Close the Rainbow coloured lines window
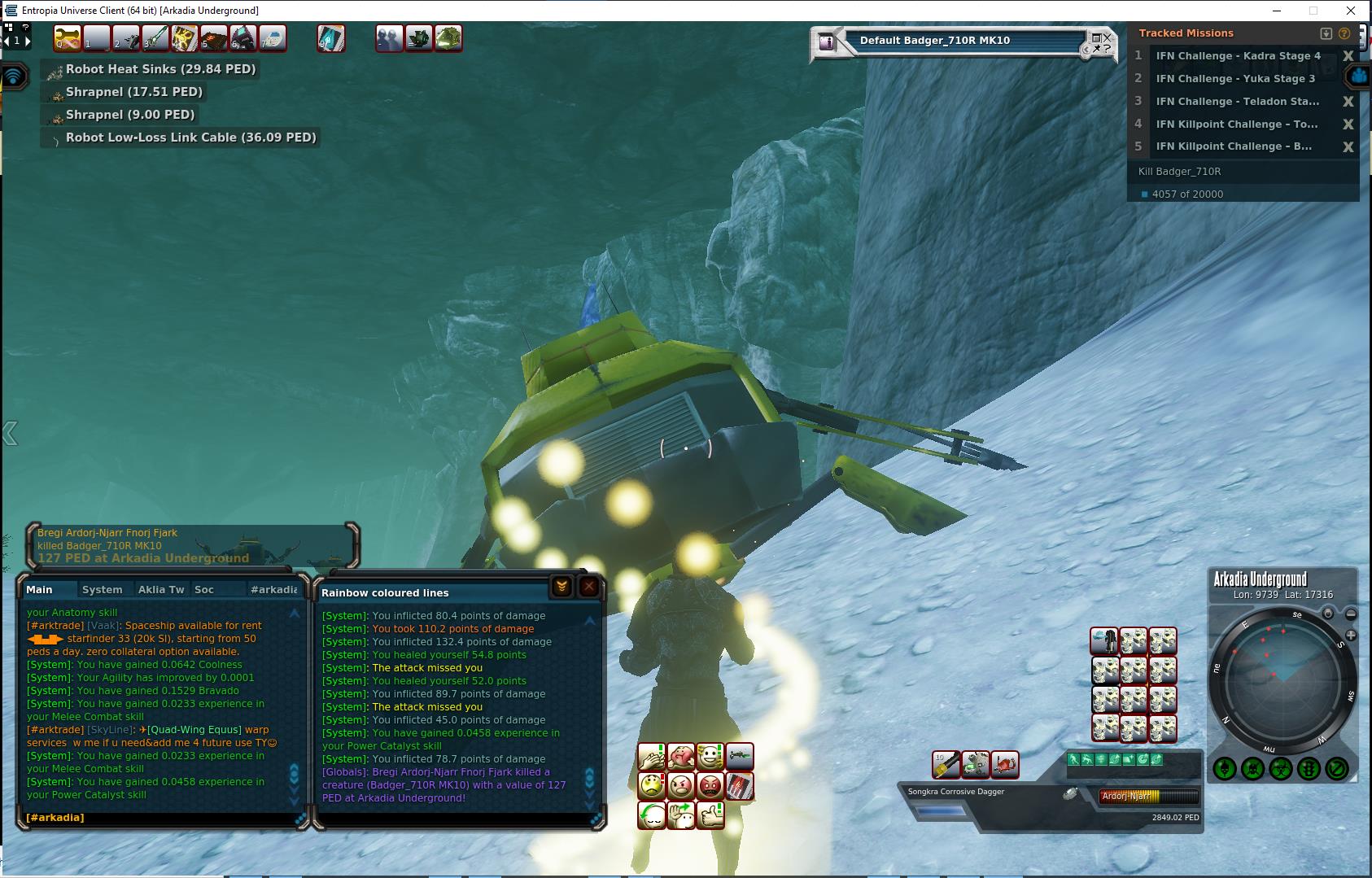 click(x=589, y=587)
